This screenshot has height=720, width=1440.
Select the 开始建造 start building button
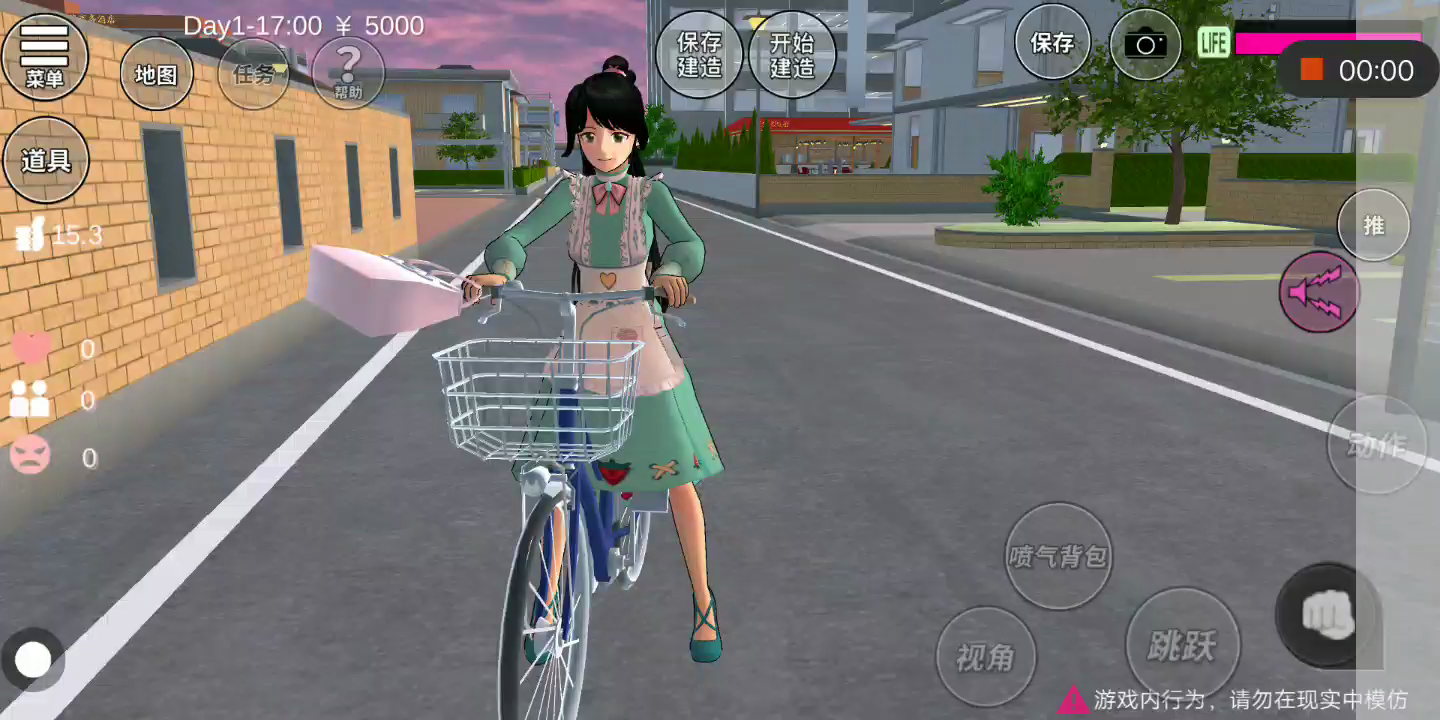click(x=792, y=55)
